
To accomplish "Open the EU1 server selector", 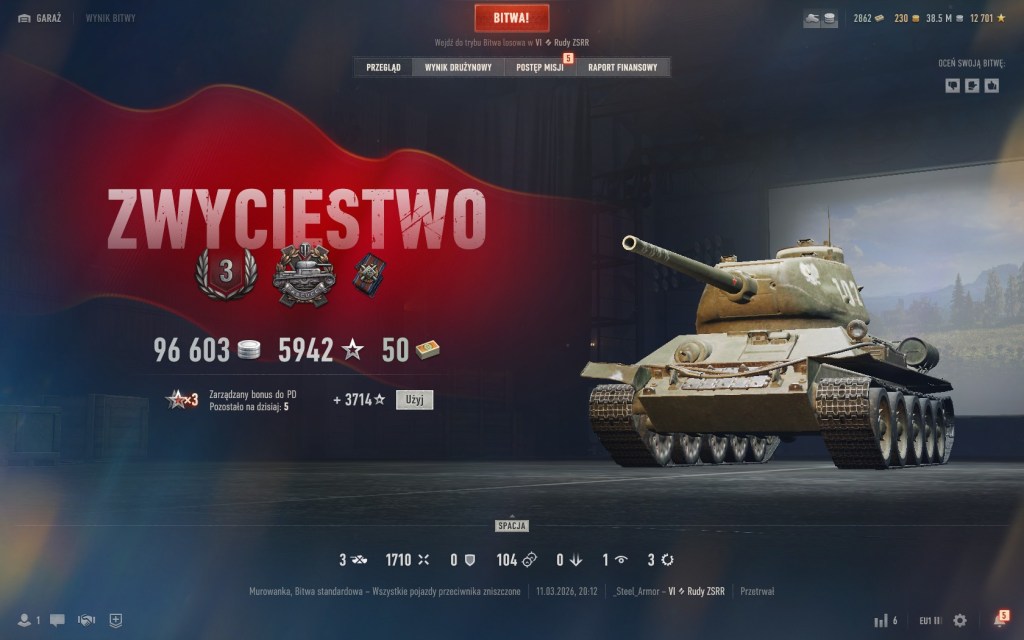I will (x=930, y=620).
